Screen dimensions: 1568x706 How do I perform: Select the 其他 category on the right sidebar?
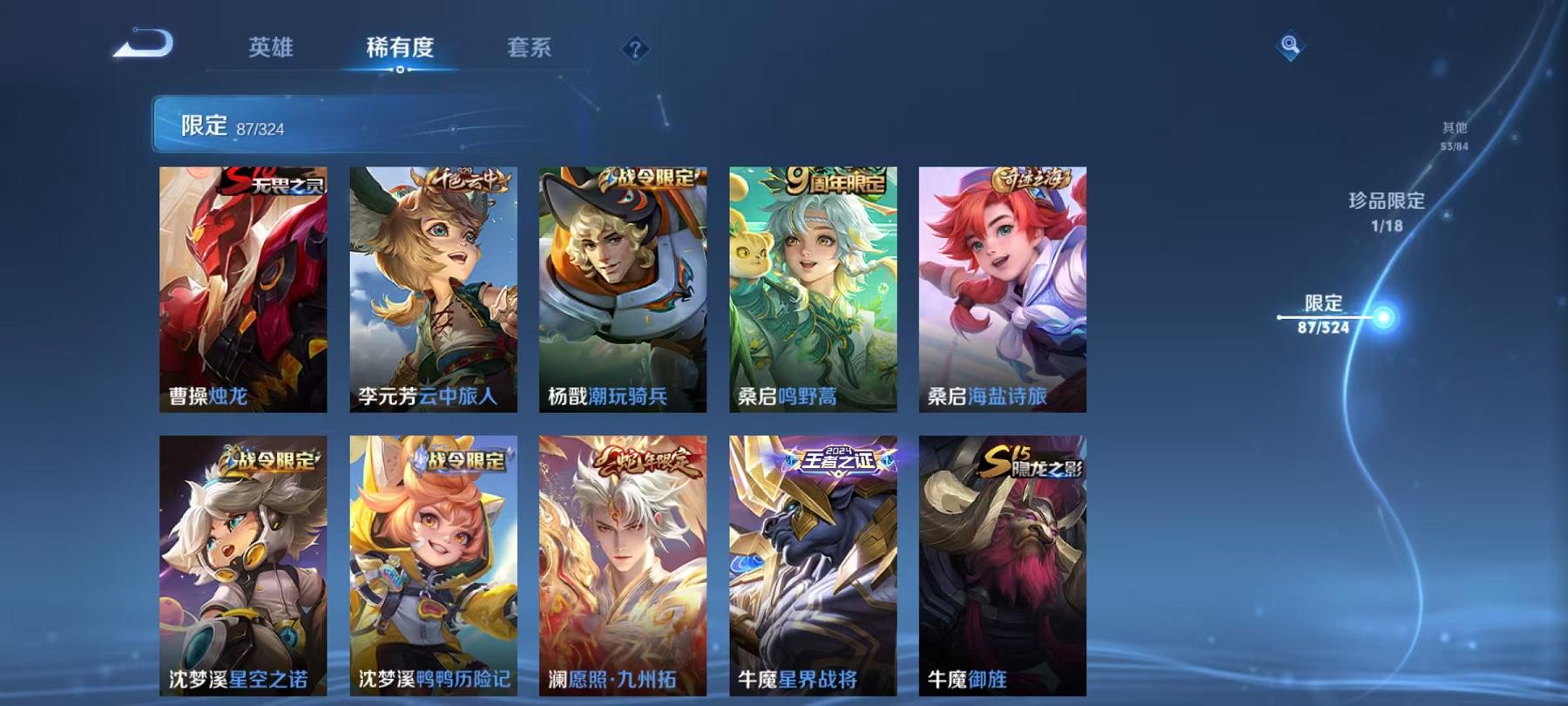pos(1453,132)
